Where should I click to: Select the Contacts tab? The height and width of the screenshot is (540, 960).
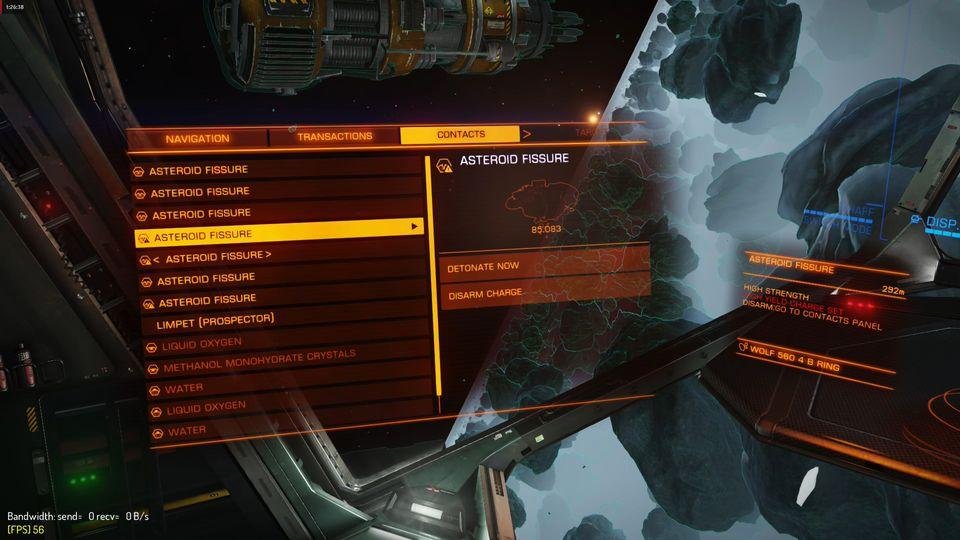click(460, 134)
